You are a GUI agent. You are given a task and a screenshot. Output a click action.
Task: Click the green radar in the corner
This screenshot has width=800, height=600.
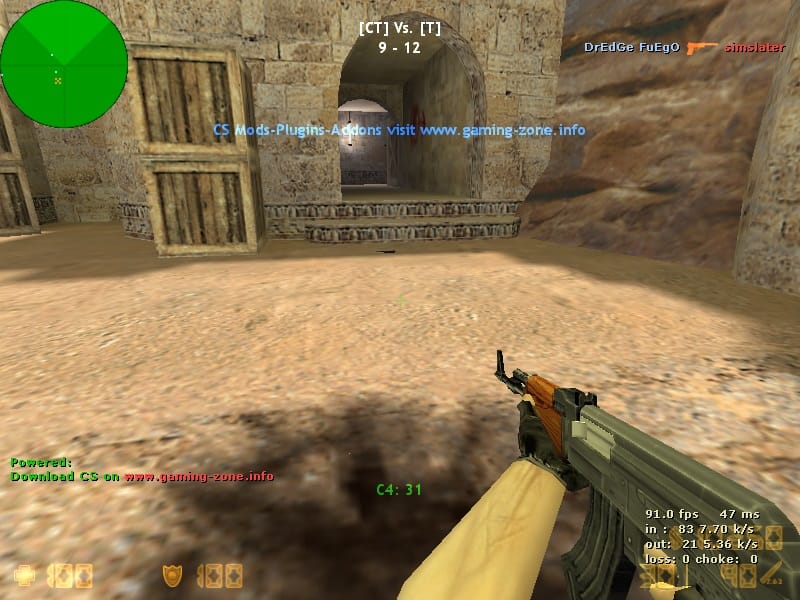pyautogui.click(x=63, y=64)
